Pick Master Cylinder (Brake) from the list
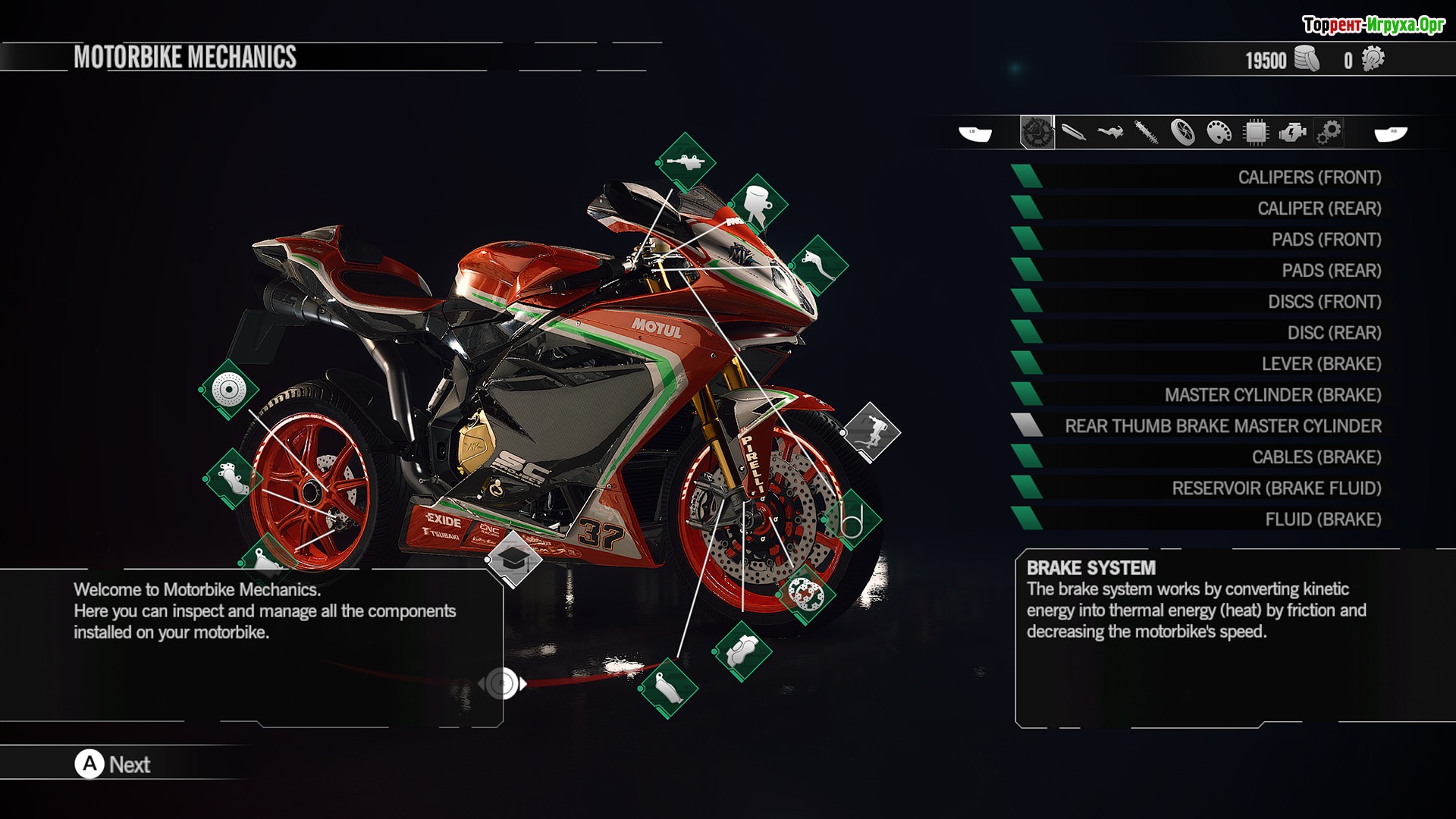This screenshot has height=819, width=1456. tap(1272, 395)
